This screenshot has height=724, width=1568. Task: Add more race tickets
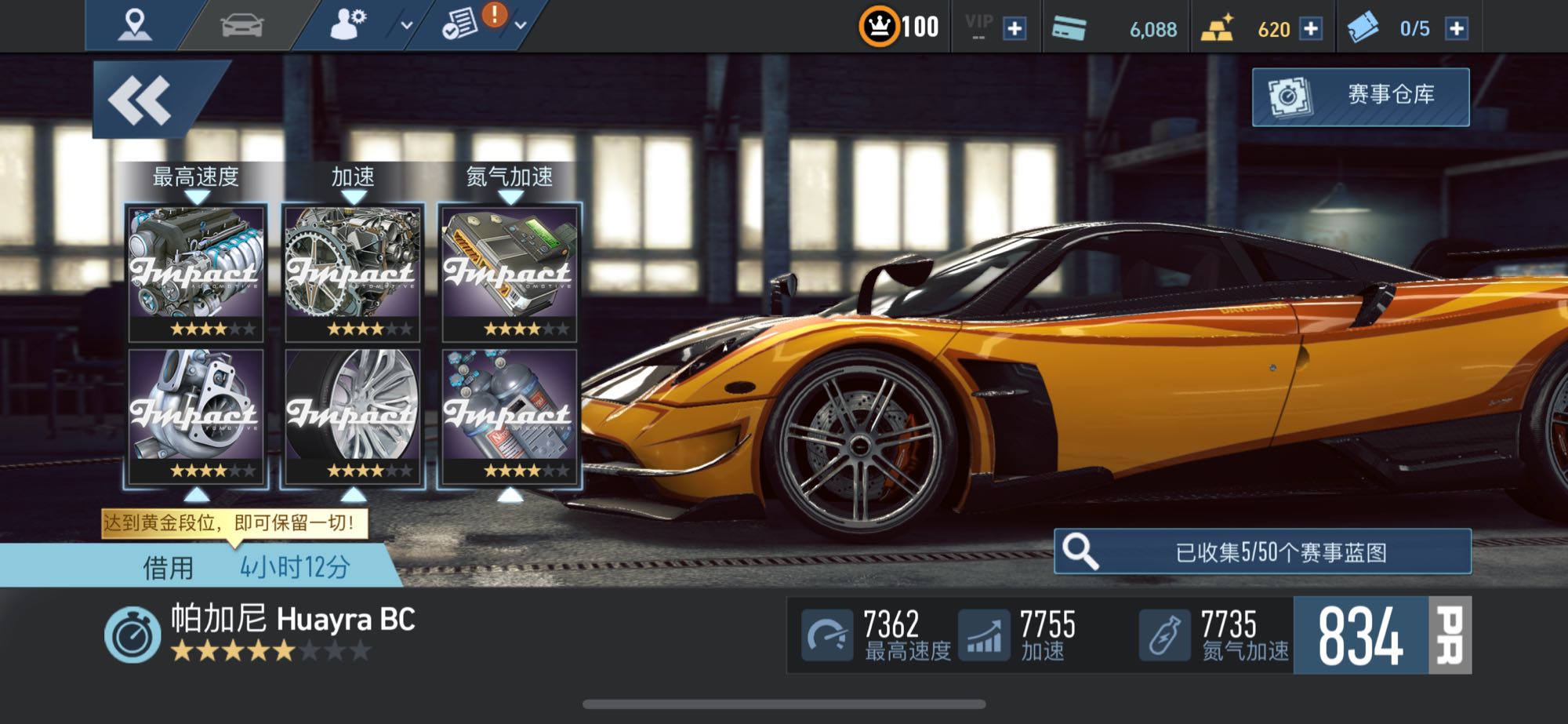[1456, 29]
